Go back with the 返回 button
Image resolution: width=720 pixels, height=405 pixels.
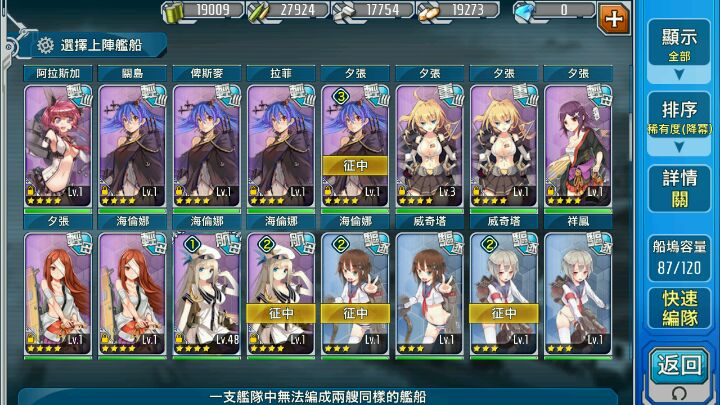[679, 368]
